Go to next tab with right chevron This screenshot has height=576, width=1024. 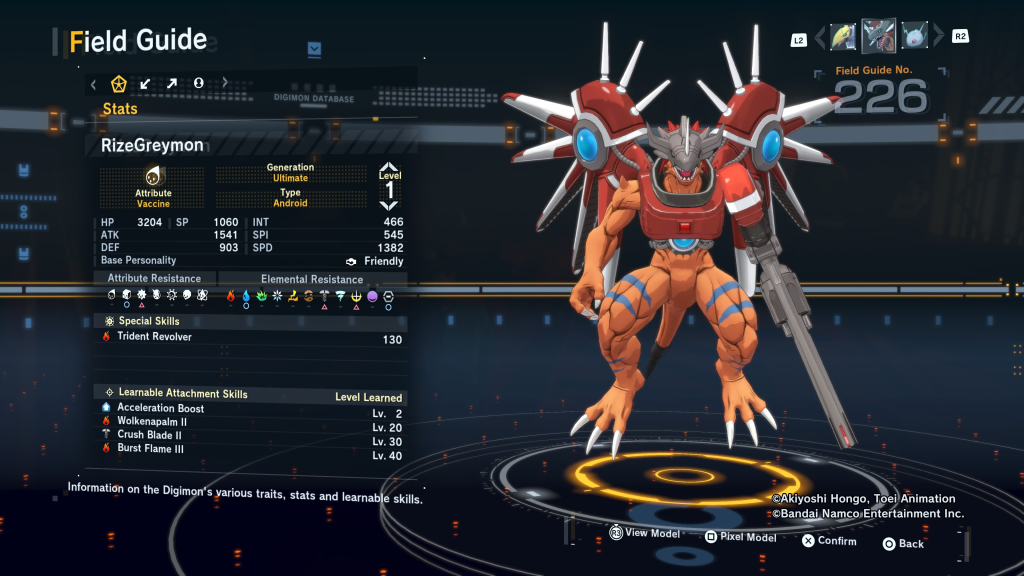tap(225, 83)
